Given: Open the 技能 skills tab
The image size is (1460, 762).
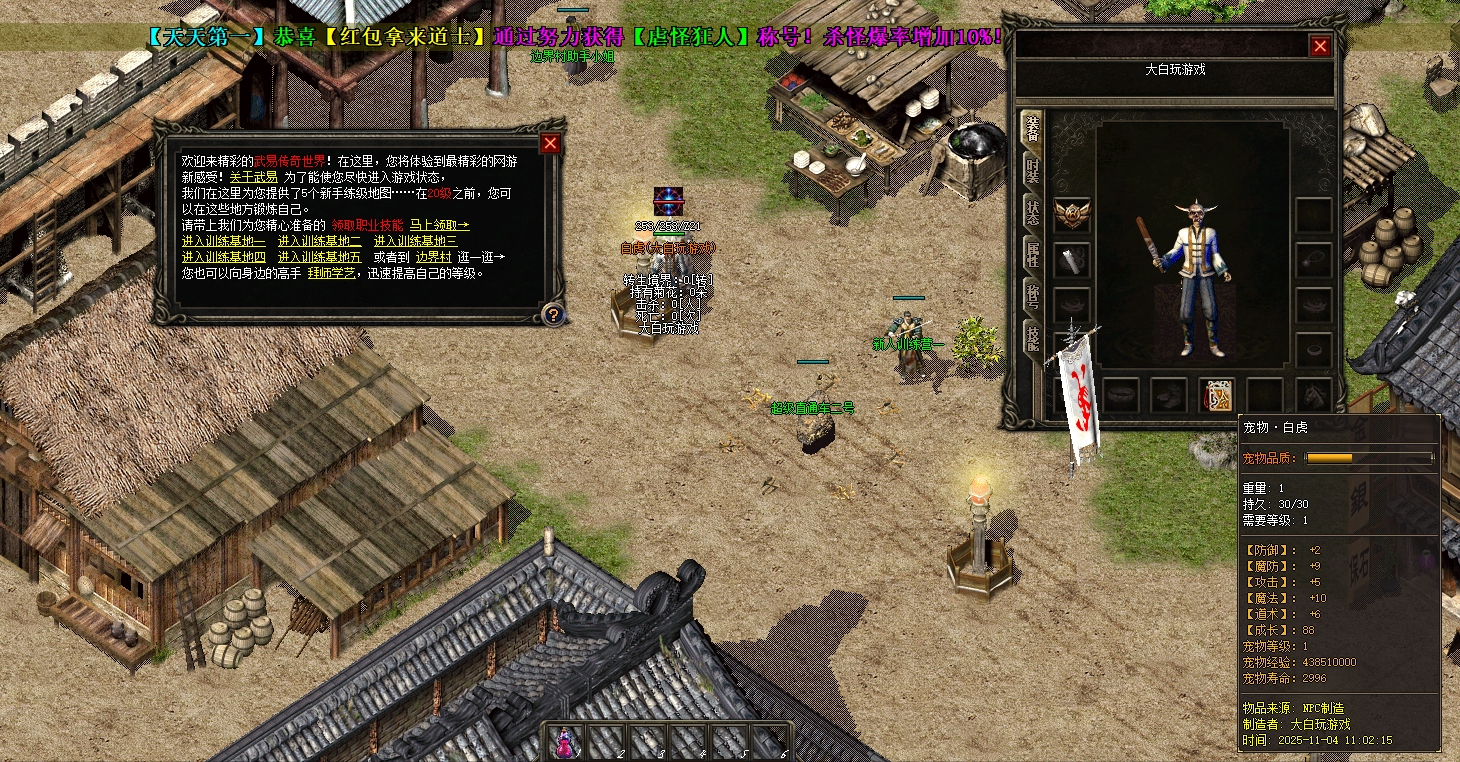Looking at the screenshot, I should [x=1031, y=337].
